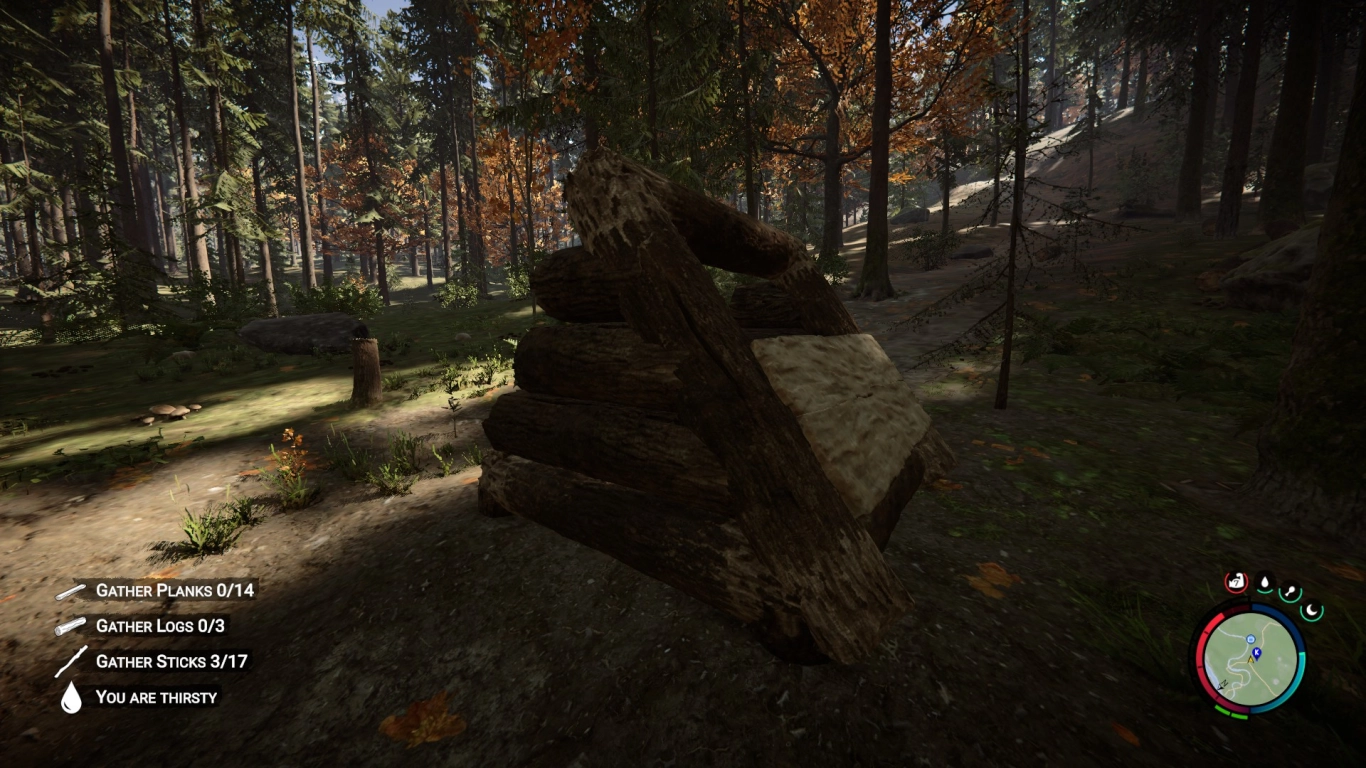
Task: Click the blue K waypoint marker on minimap
Action: click(1256, 652)
